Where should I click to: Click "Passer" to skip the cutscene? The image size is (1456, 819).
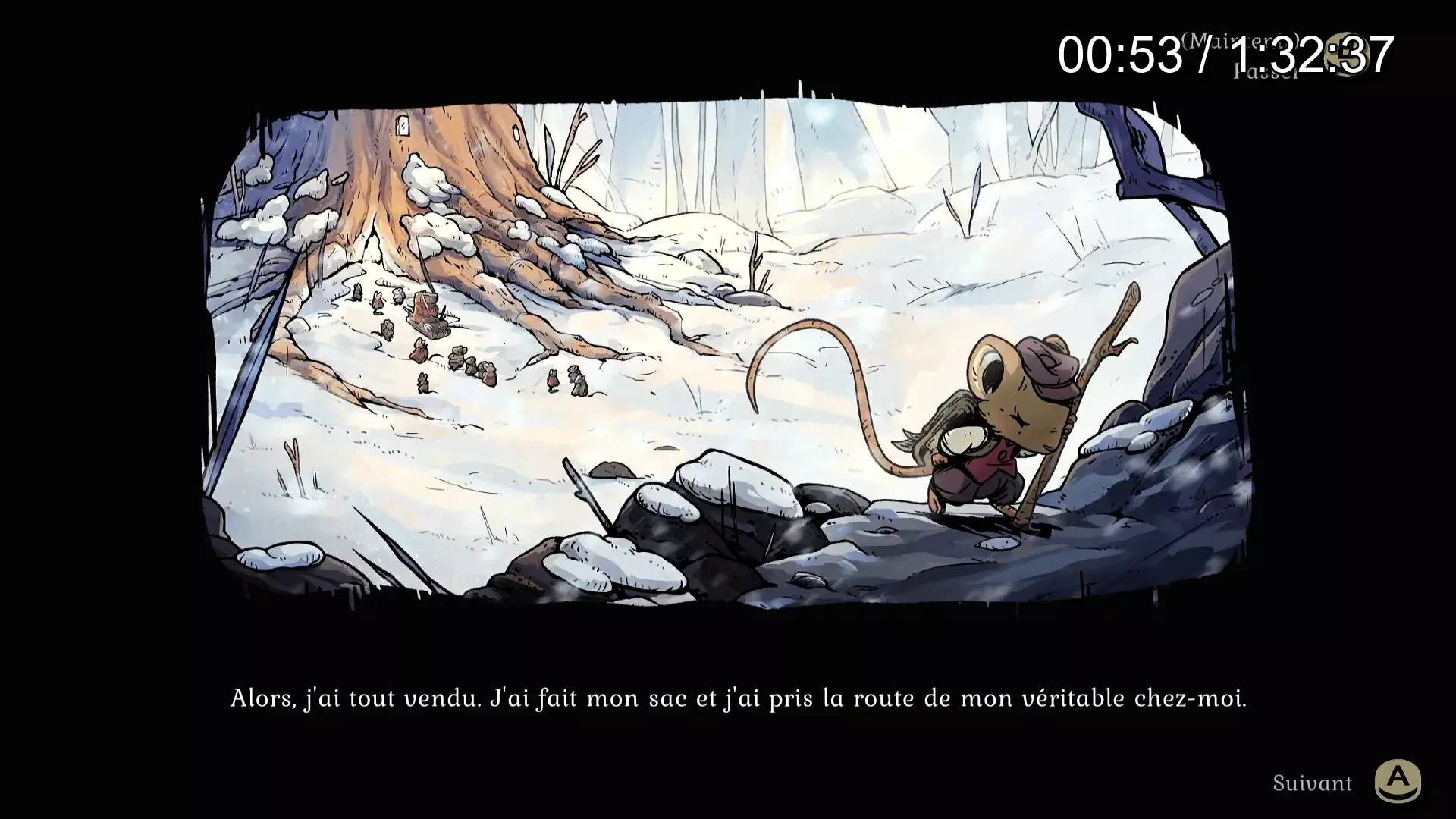(1265, 71)
